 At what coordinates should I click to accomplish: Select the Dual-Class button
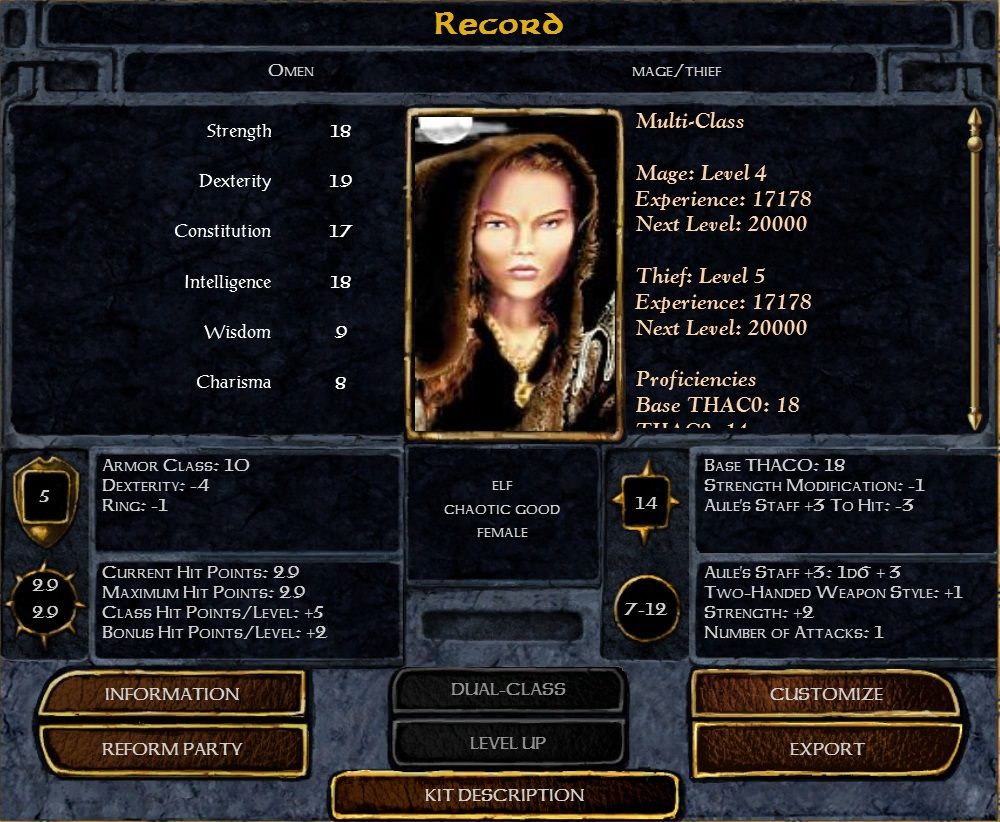[x=508, y=690]
